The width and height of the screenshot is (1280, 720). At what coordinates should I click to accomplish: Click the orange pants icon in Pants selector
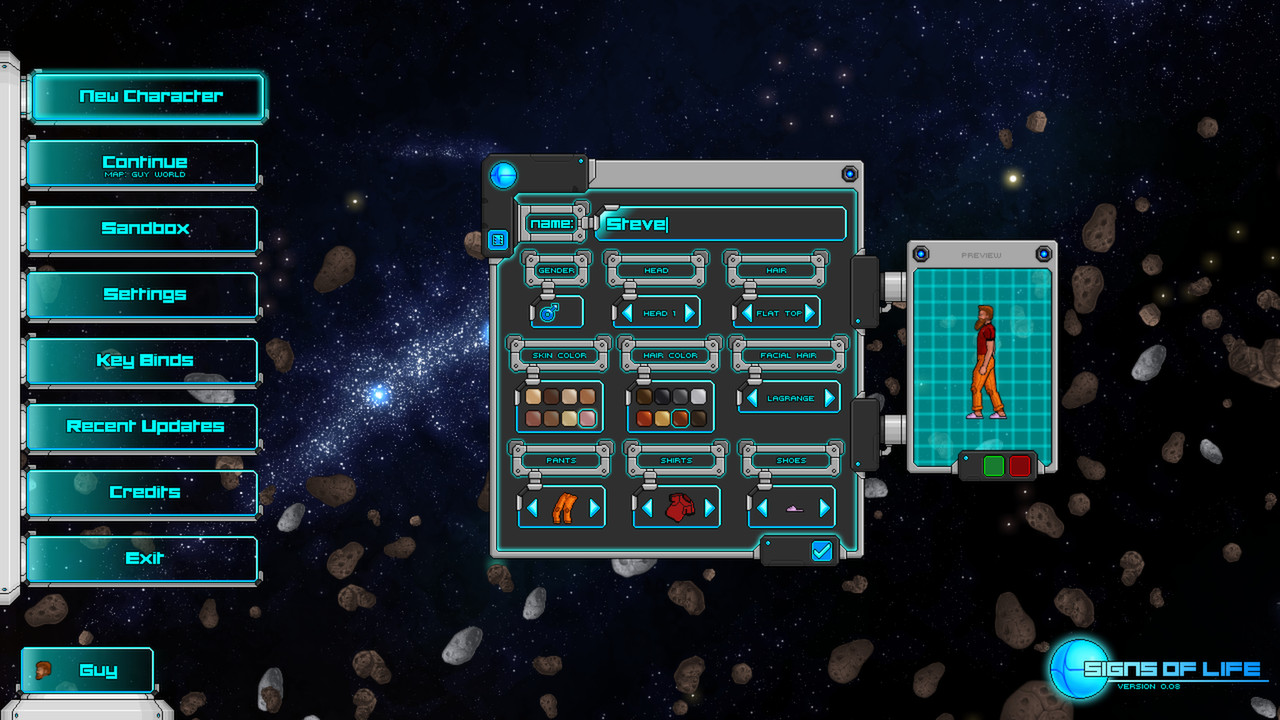[x=565, y=507]
